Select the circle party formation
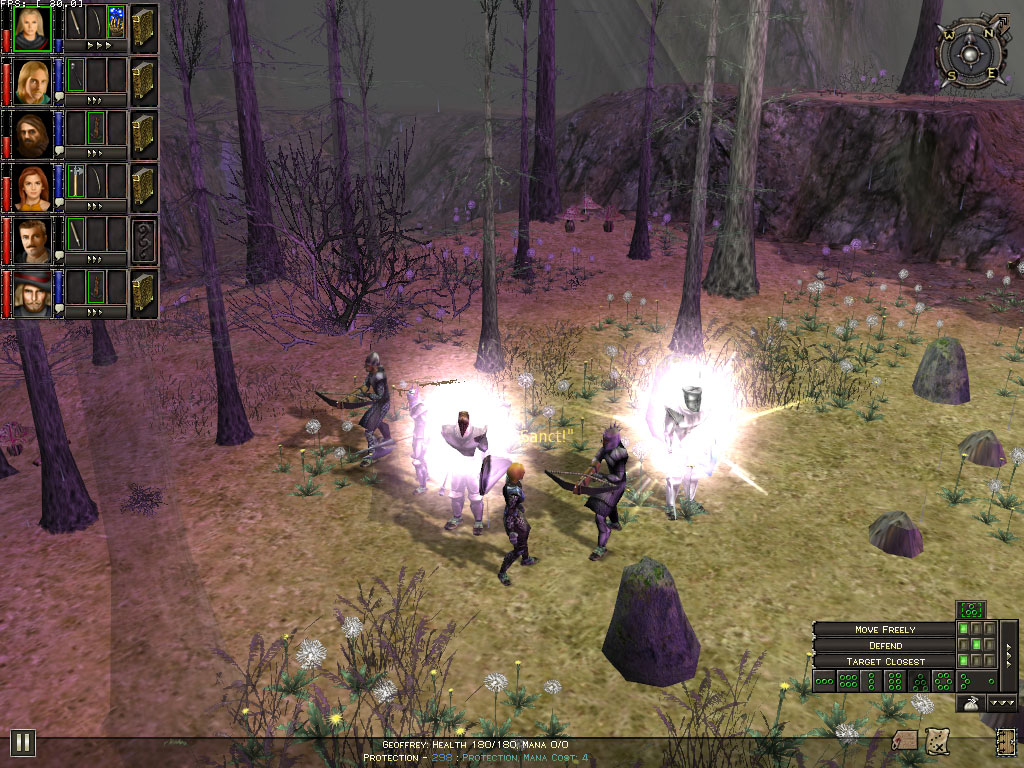The height and width of the screenshot is (768, 1024). (x=945, y=682)
